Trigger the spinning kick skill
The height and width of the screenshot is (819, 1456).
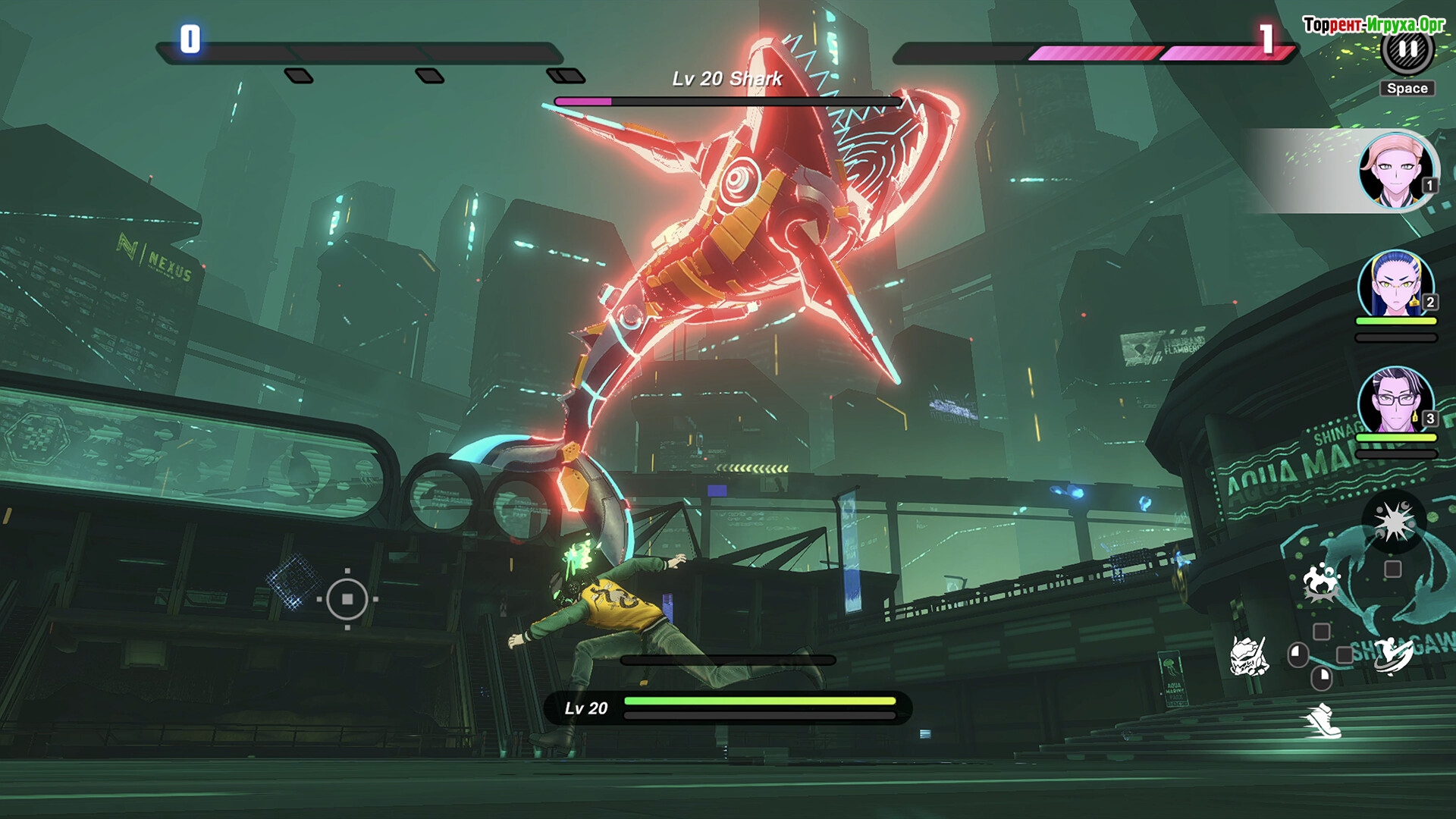point(1393,654)
